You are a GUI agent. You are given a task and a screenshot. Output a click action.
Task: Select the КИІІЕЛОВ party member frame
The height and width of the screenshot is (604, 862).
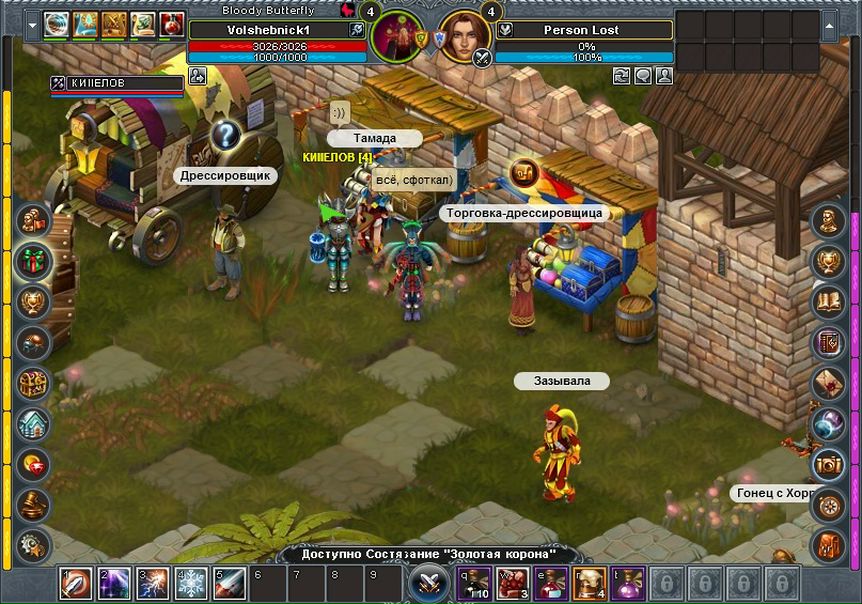tap(117, 83)
